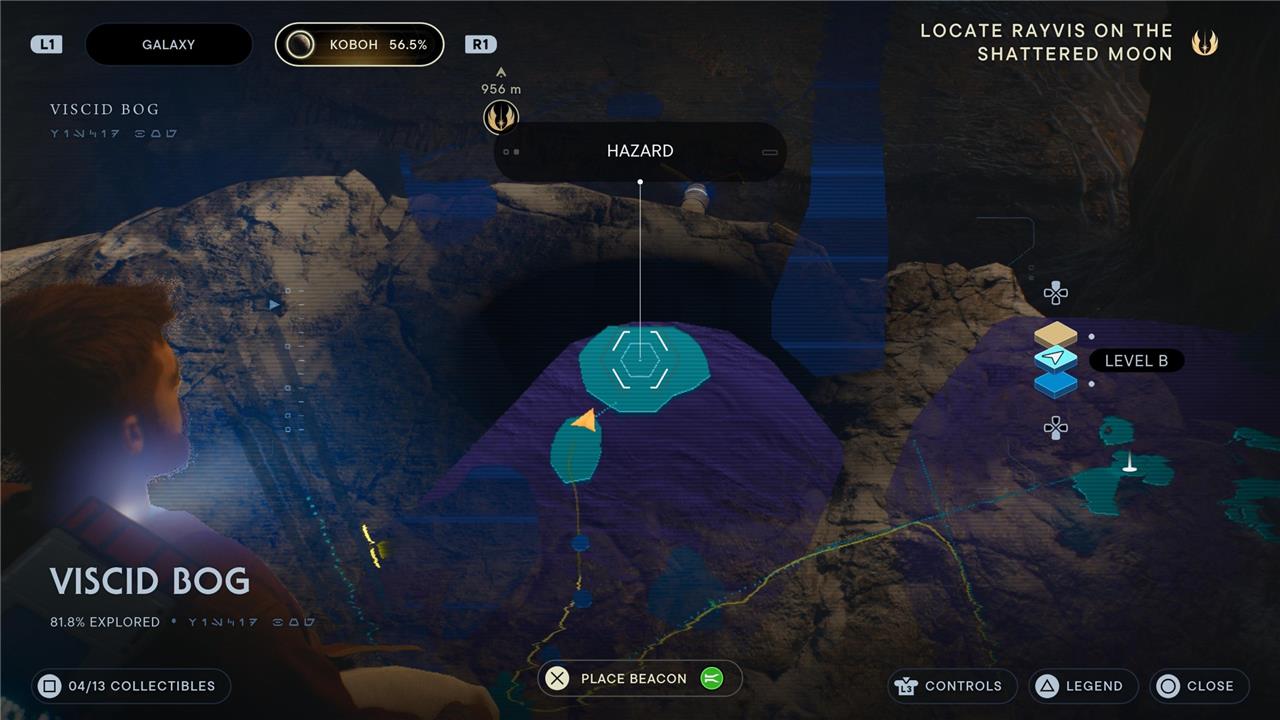Image resolution: width=1280 pixels, height=720 pixels.
Task: Select the current Level B layer
Action: (1056, 359)
